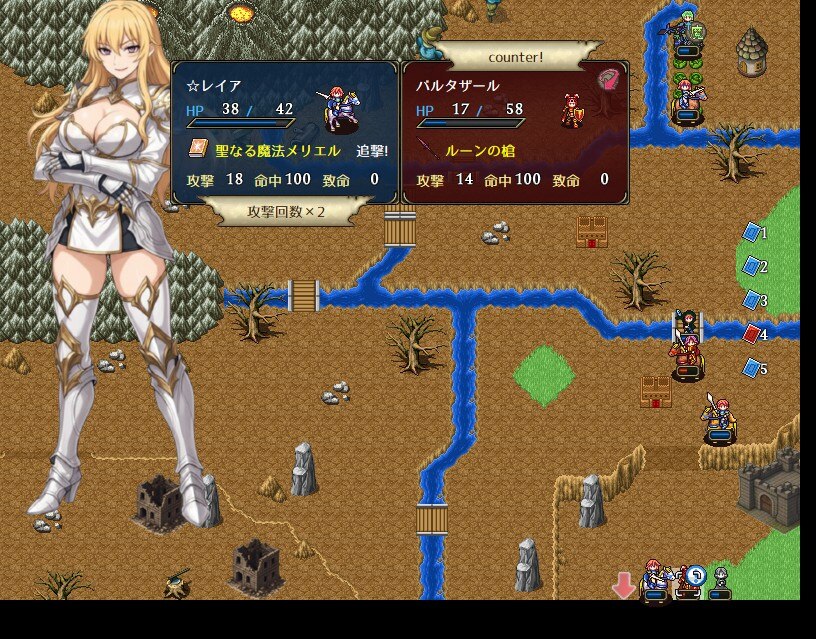This screenshot has height=639, width=816.
Task: Select the blue crystal numbered 1
Action: point(752,233)
